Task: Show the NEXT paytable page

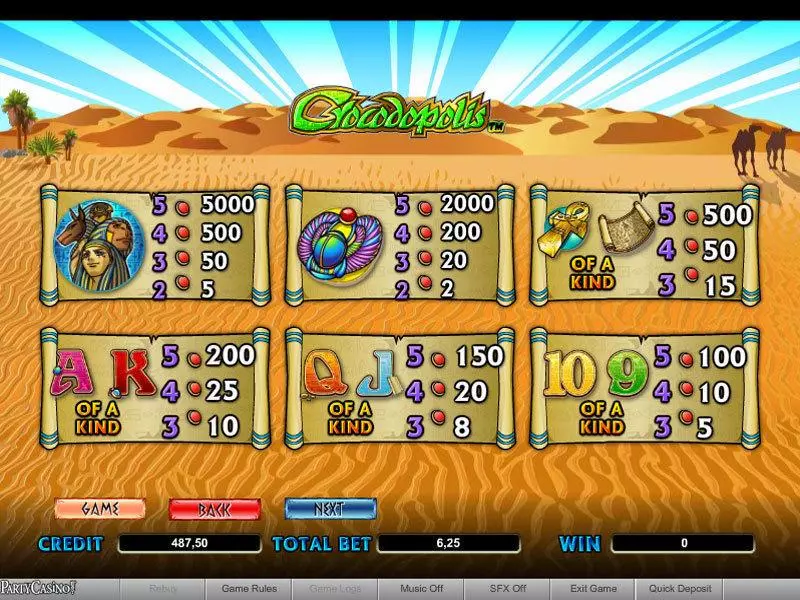Action: point(329,509)
